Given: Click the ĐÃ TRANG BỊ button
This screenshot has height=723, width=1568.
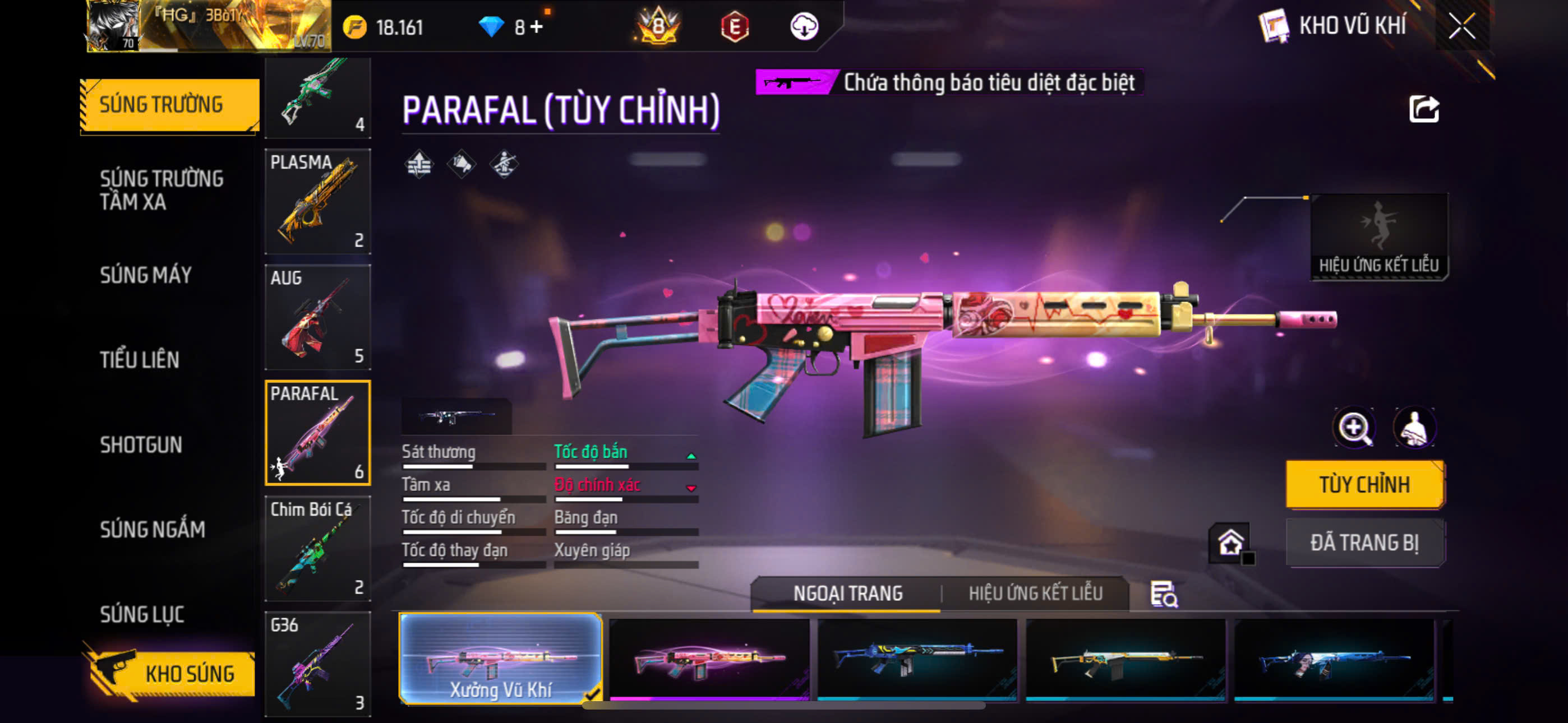Looking at the screenshot, I should click(x=1364, y=543).
